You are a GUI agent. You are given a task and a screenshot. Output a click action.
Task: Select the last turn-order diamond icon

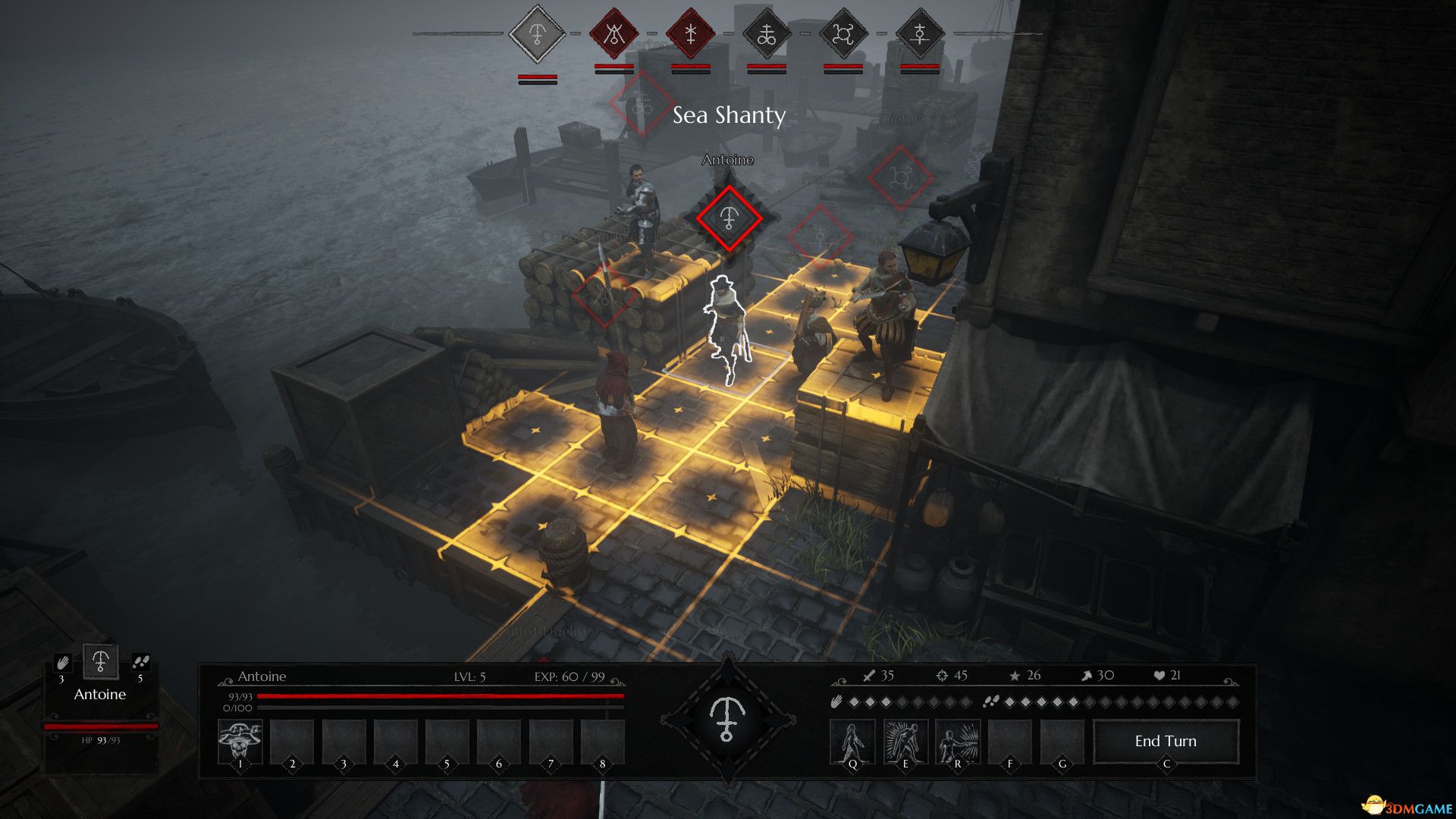point(920,34)
